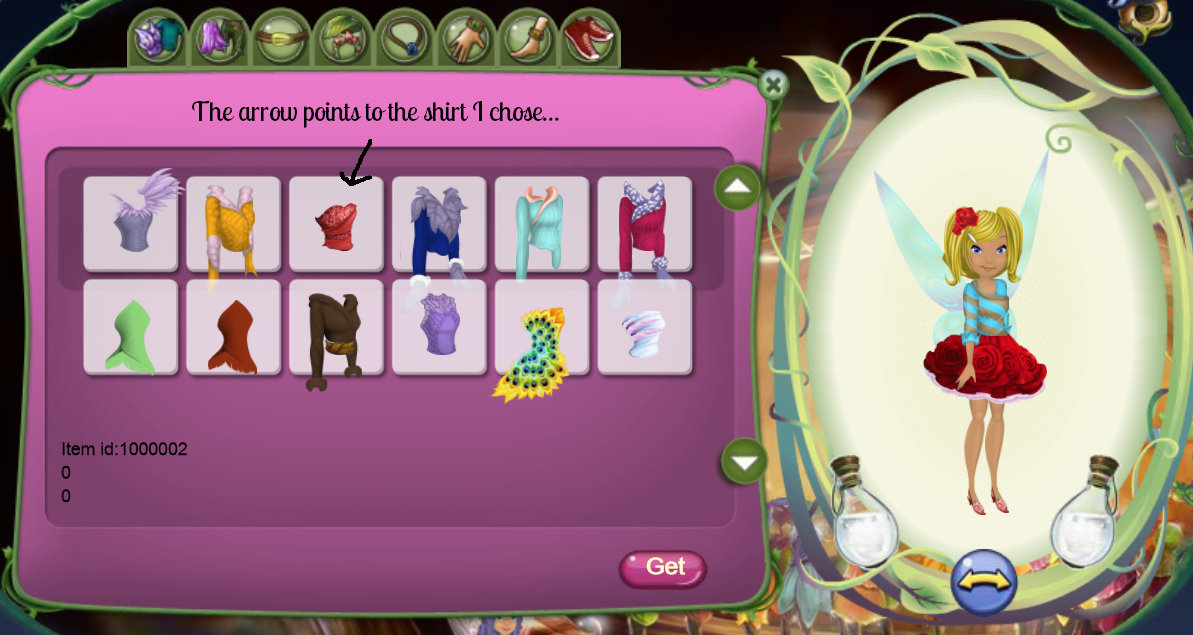Open the necklace category tab

(405, 38)
